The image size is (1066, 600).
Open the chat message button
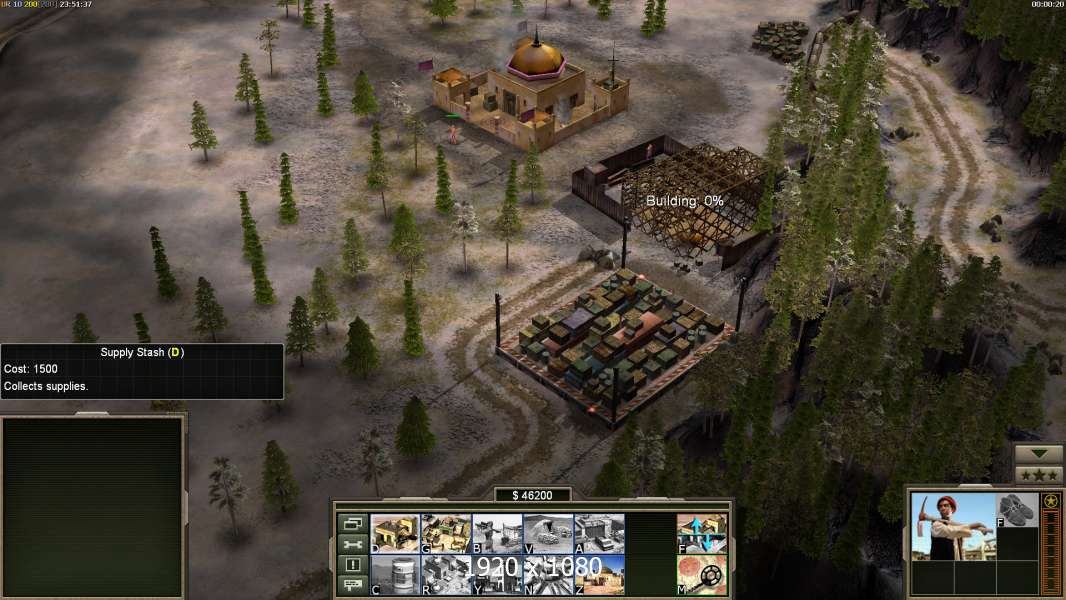352,586
